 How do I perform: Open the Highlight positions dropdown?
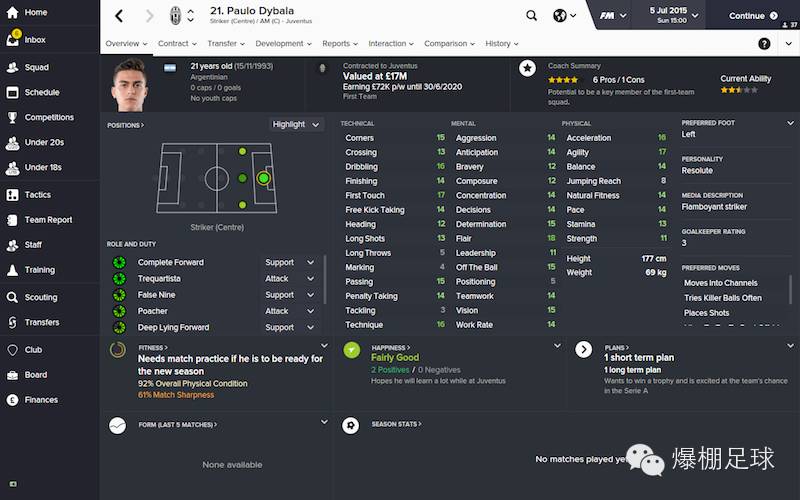[296, 124]
